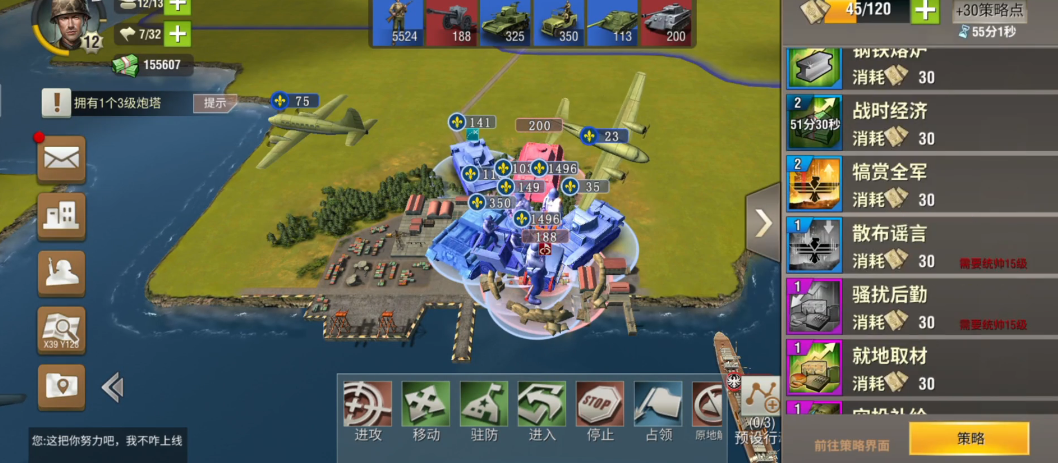Screen dimensions: 1058x463
Task: Open the map location marker folder
Action: click(x=61, y=386)
